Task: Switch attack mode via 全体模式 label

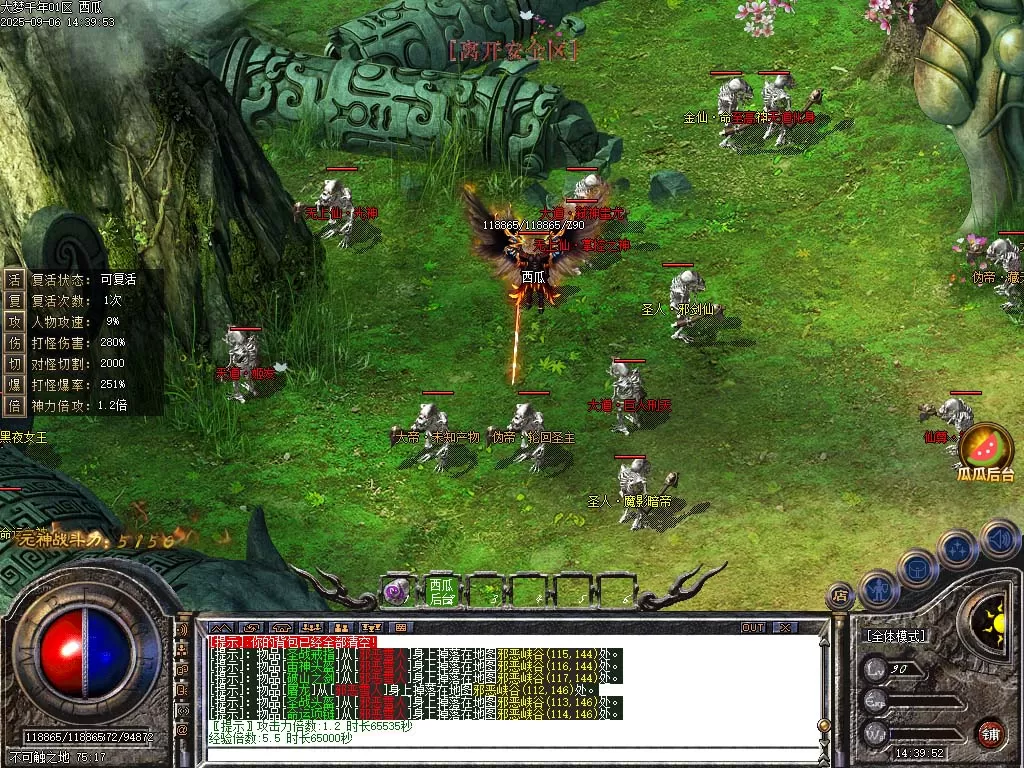Action: [894, 636]
